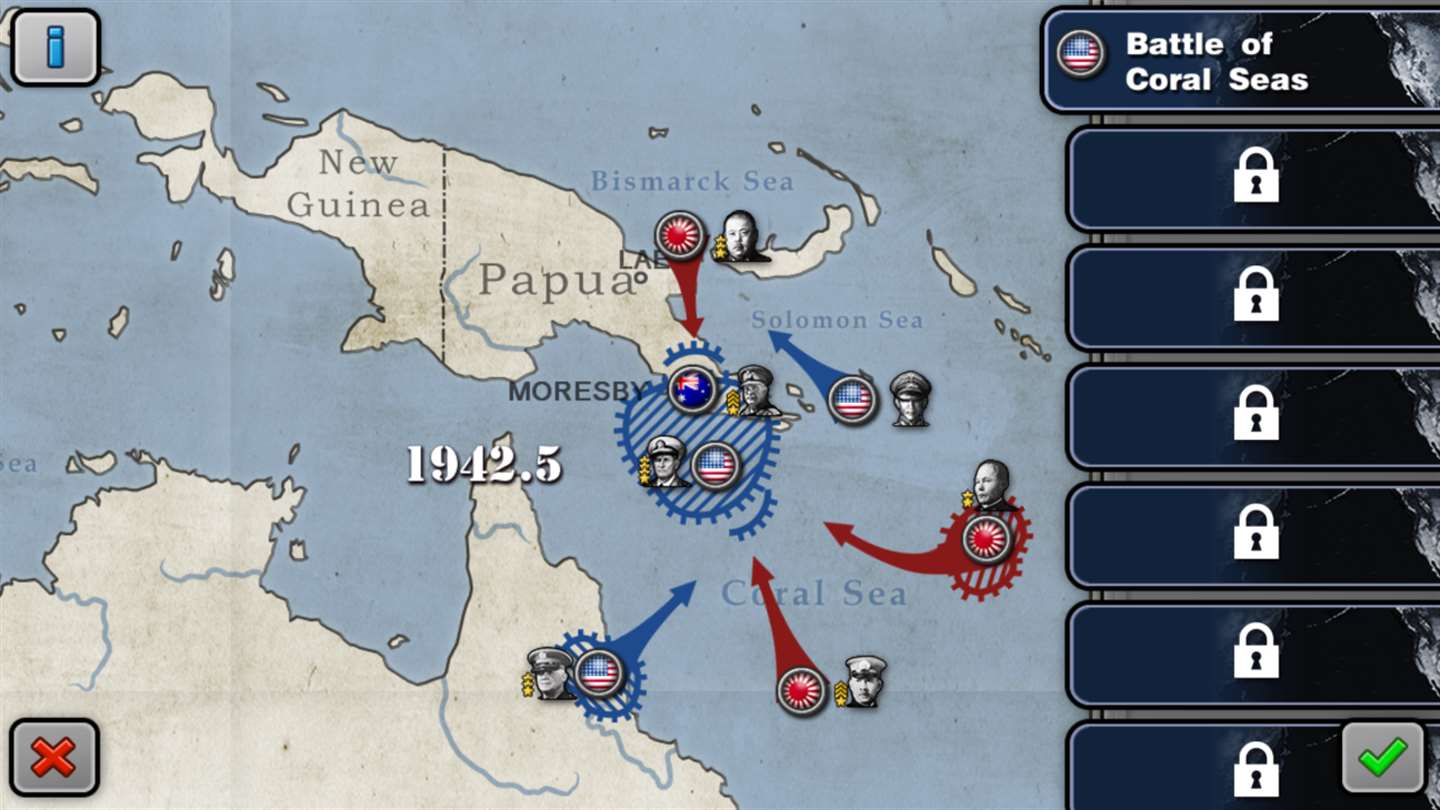Cancel with the red X button
The image size is (1440, 810).
tap(54, 757)
